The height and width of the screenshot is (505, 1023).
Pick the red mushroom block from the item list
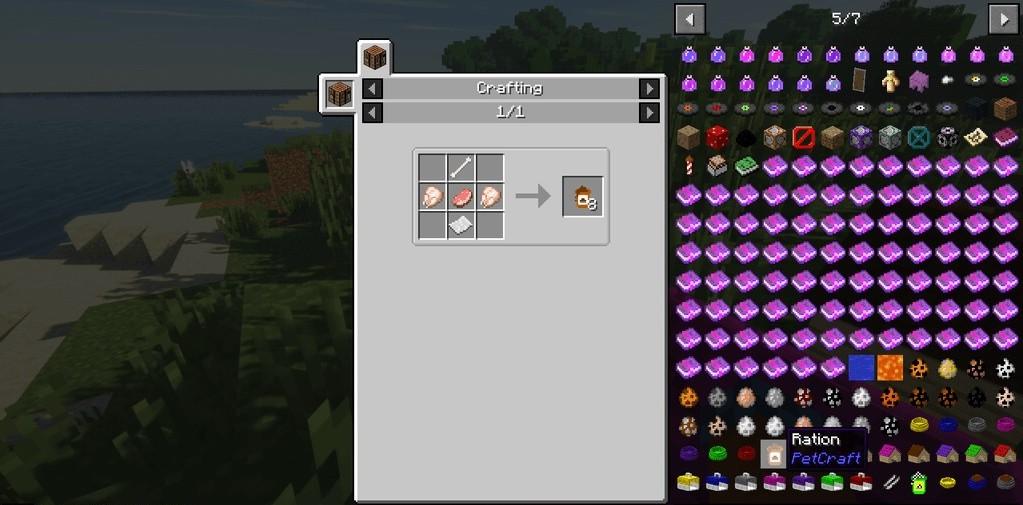717,138
